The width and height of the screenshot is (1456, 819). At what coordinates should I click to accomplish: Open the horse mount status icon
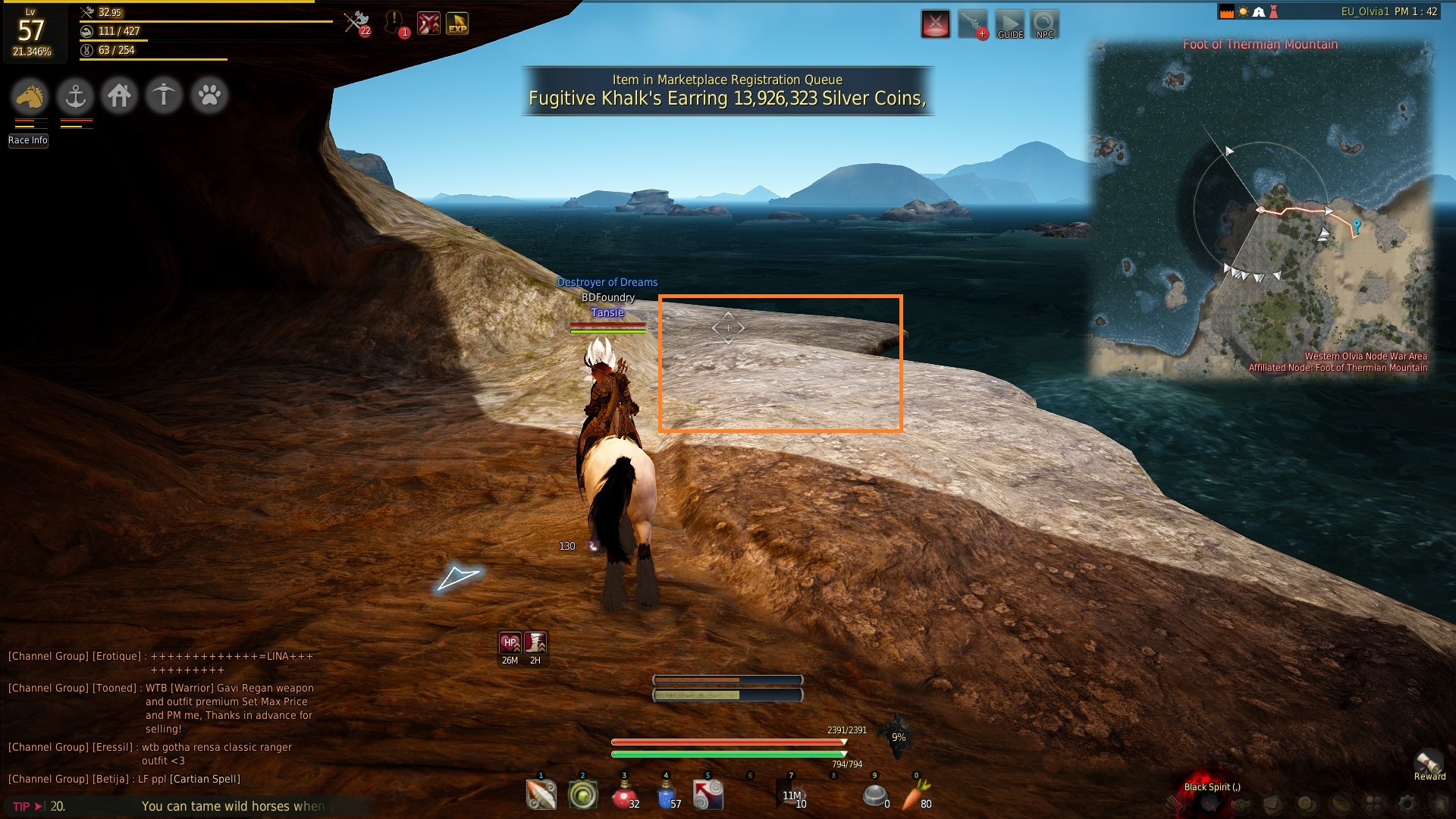(x=30, y=96)
